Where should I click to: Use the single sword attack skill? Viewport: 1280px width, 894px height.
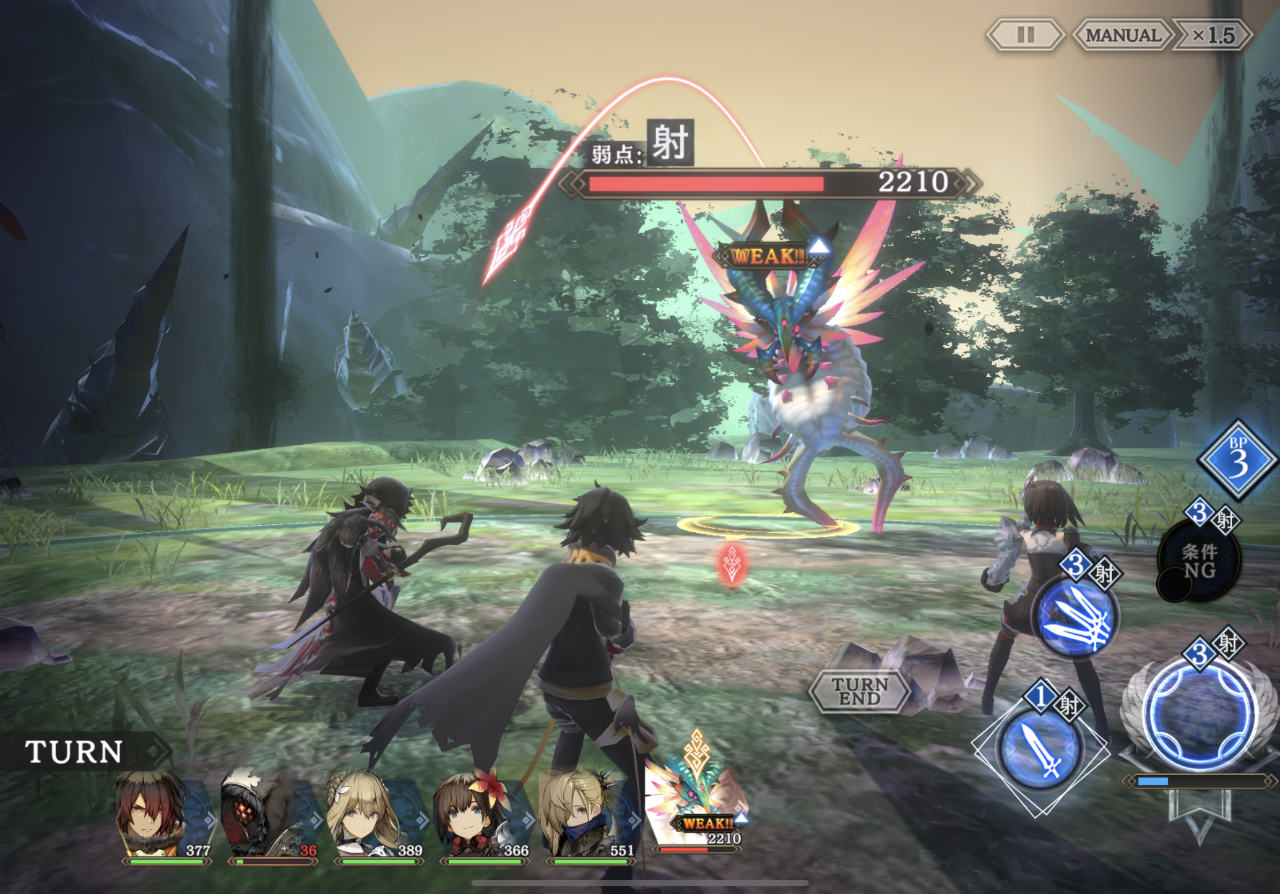(x=1040, y=746)
